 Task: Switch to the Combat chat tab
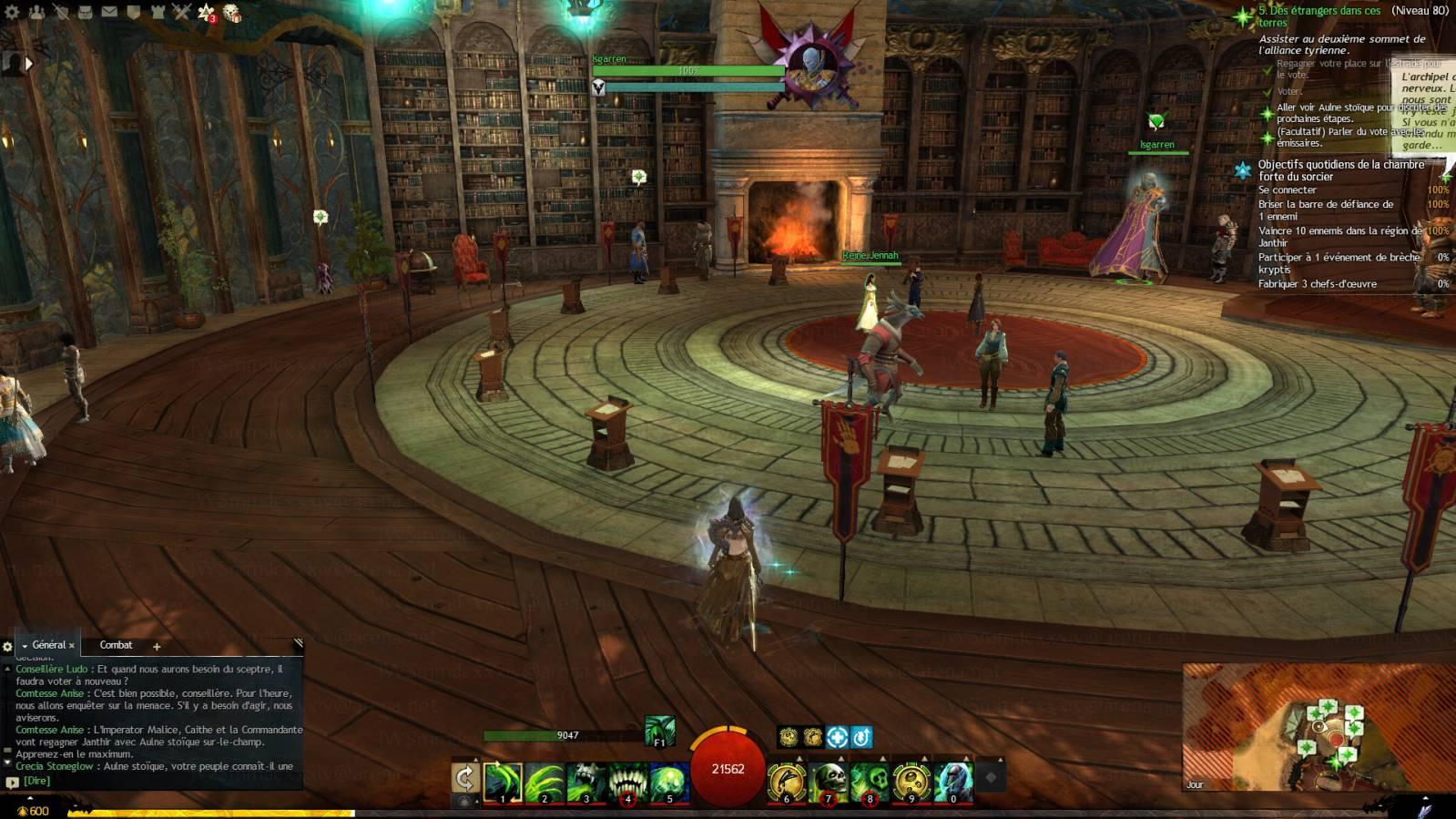pos(116,645)
